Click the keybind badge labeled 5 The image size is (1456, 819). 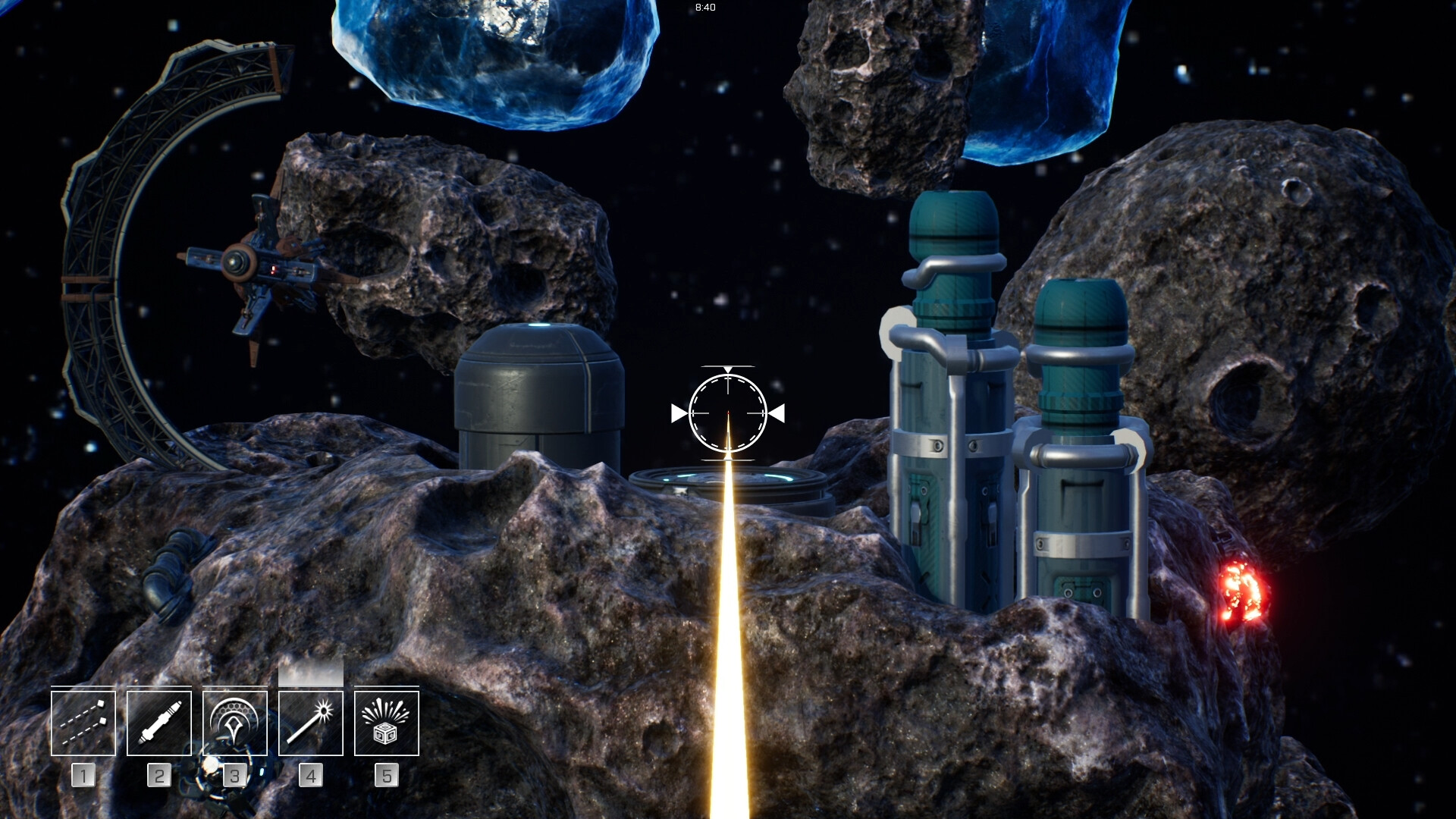386,775
